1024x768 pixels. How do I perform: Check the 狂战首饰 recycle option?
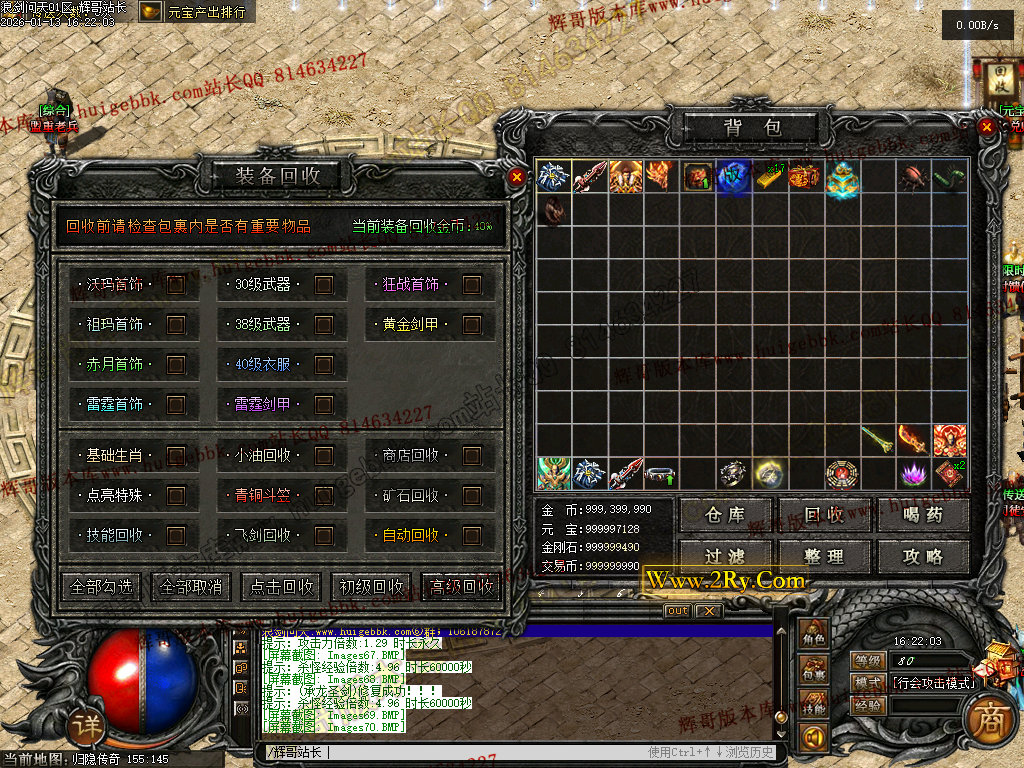pos(472,285)
